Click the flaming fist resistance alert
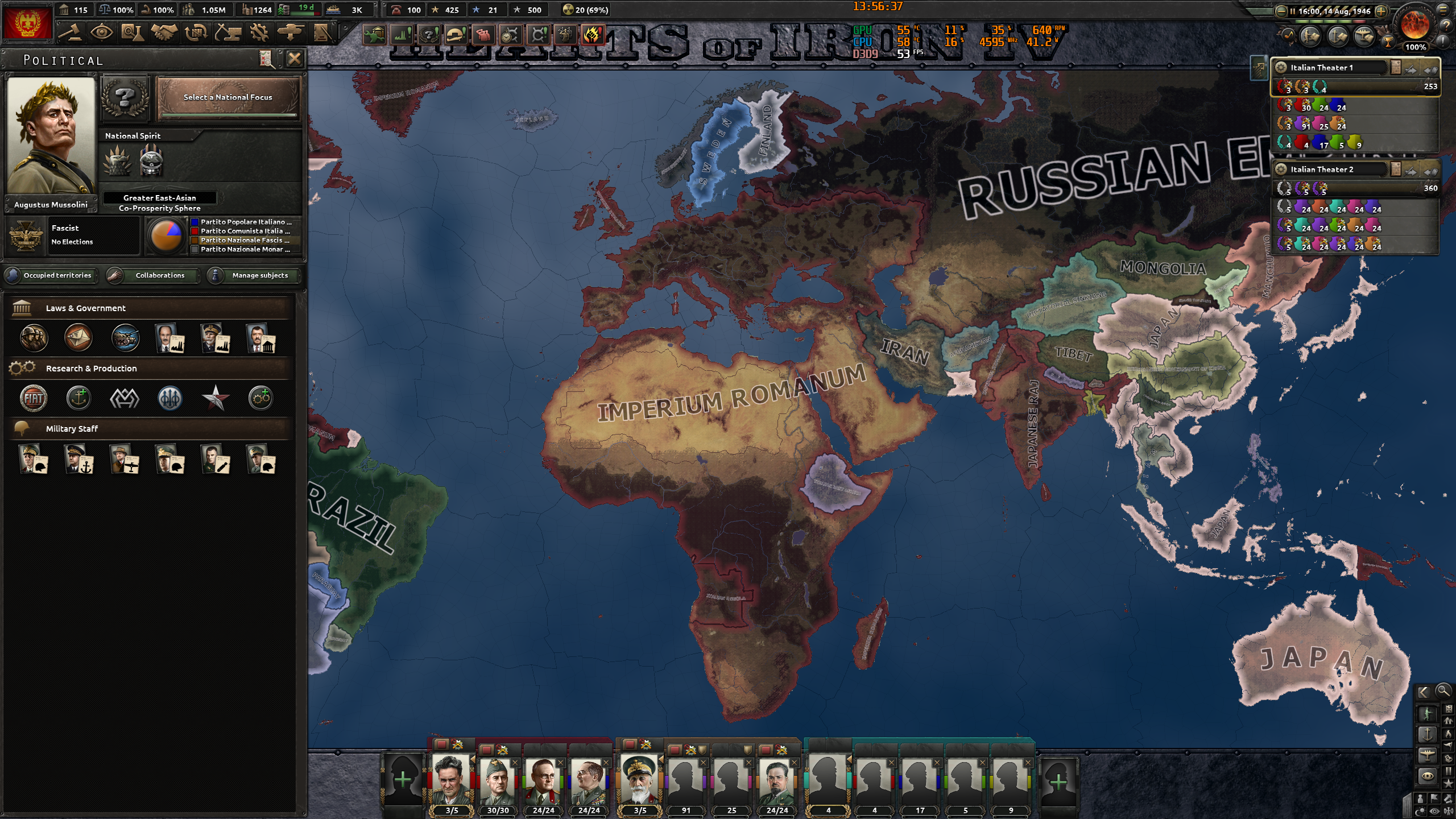Screen dimensions: 1456x819 [594, 35]
